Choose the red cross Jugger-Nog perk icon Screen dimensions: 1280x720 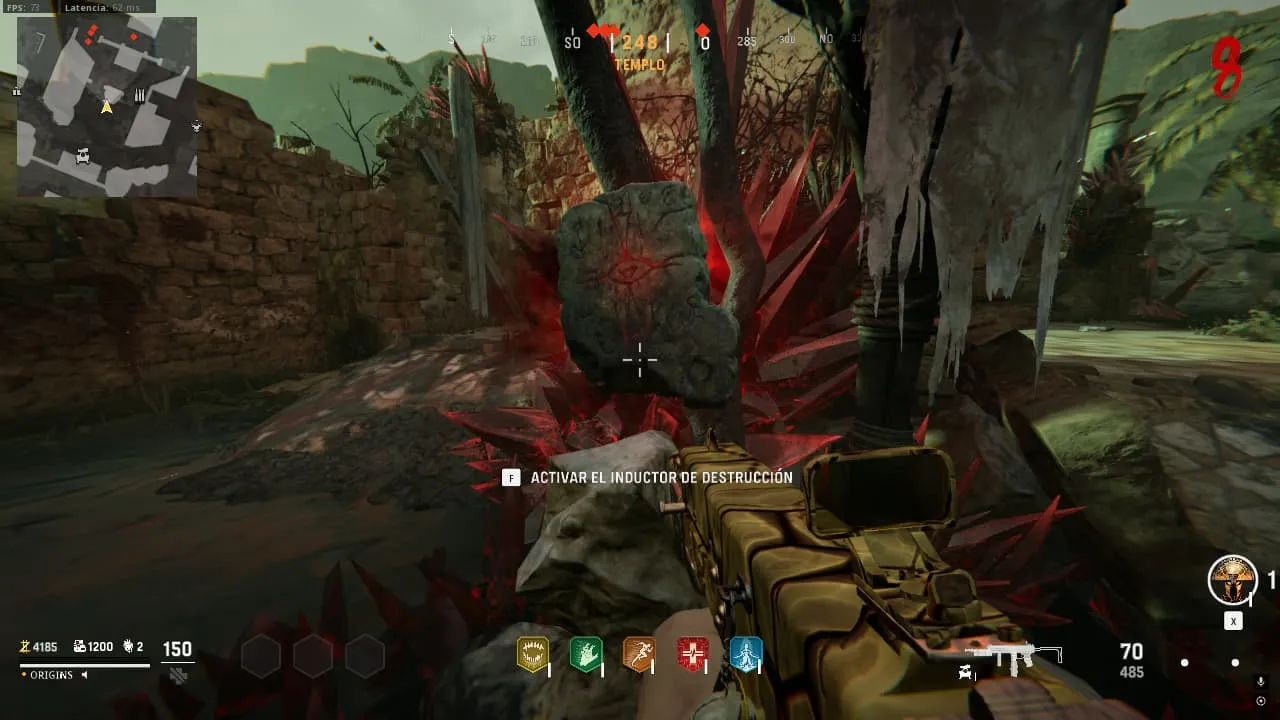point(692,654)
